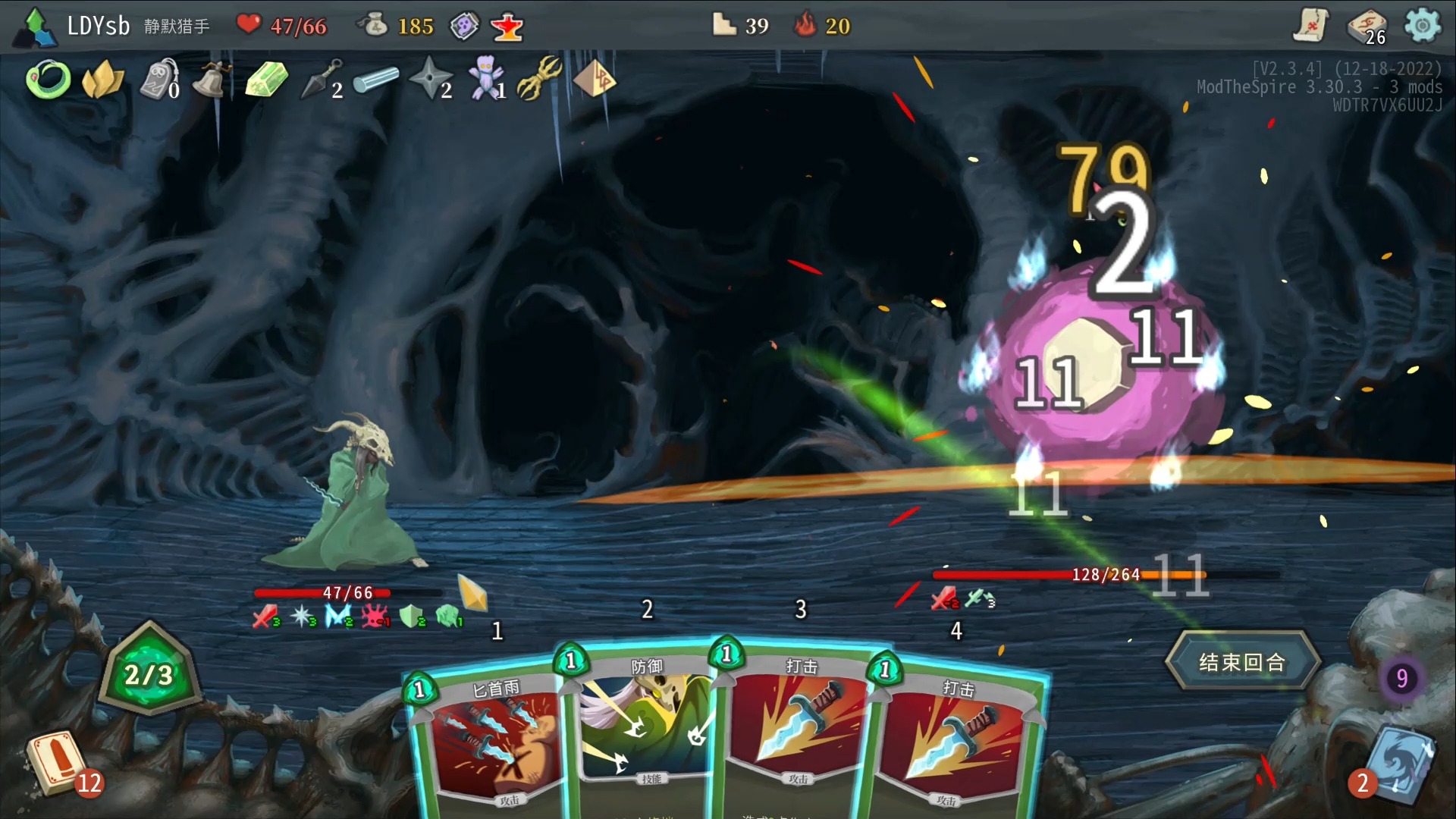View the full deck of 26 cards
This screenshot has height=819, width=1456.
pos(1367,27)
